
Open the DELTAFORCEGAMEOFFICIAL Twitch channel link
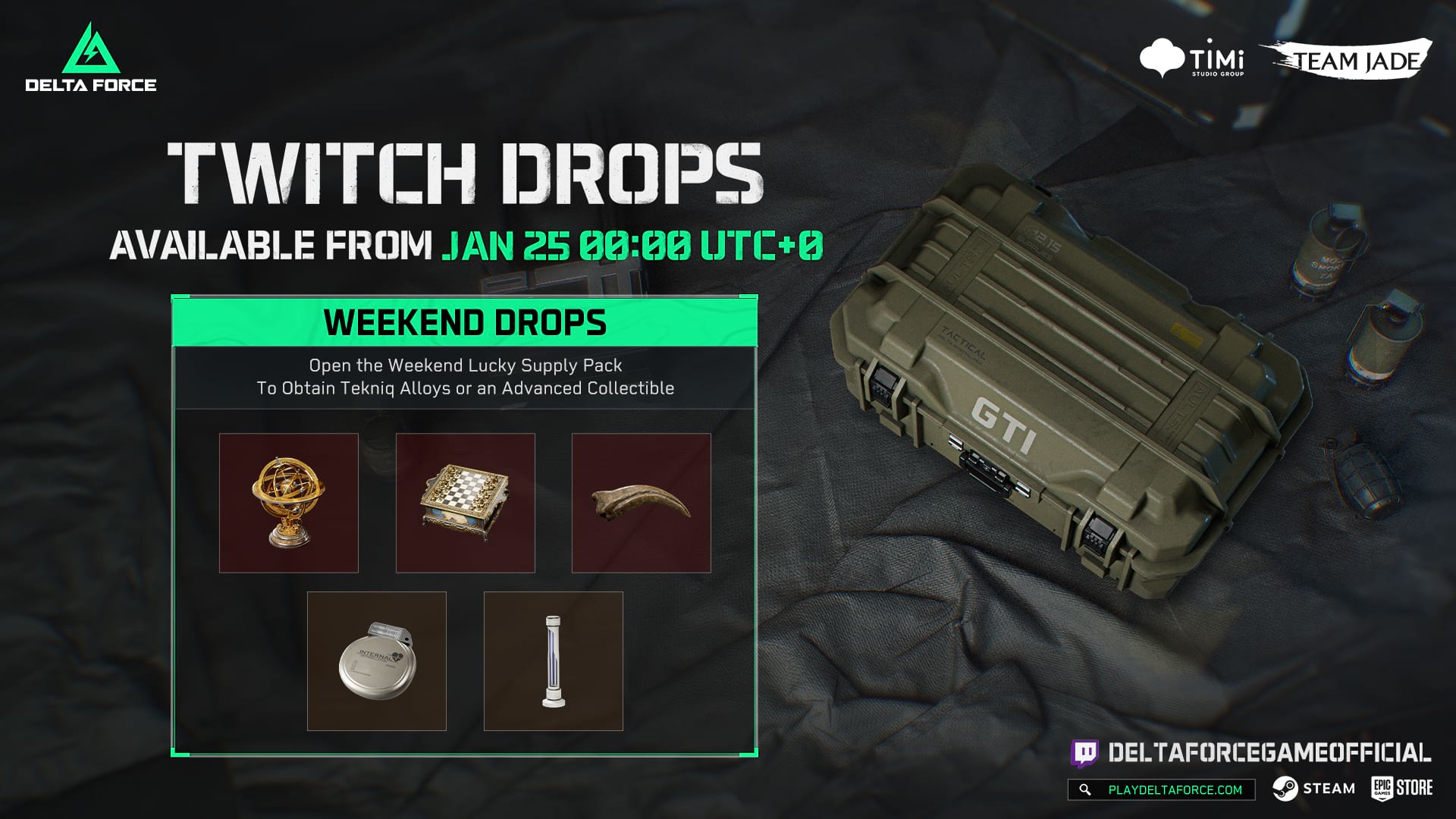1251,752
